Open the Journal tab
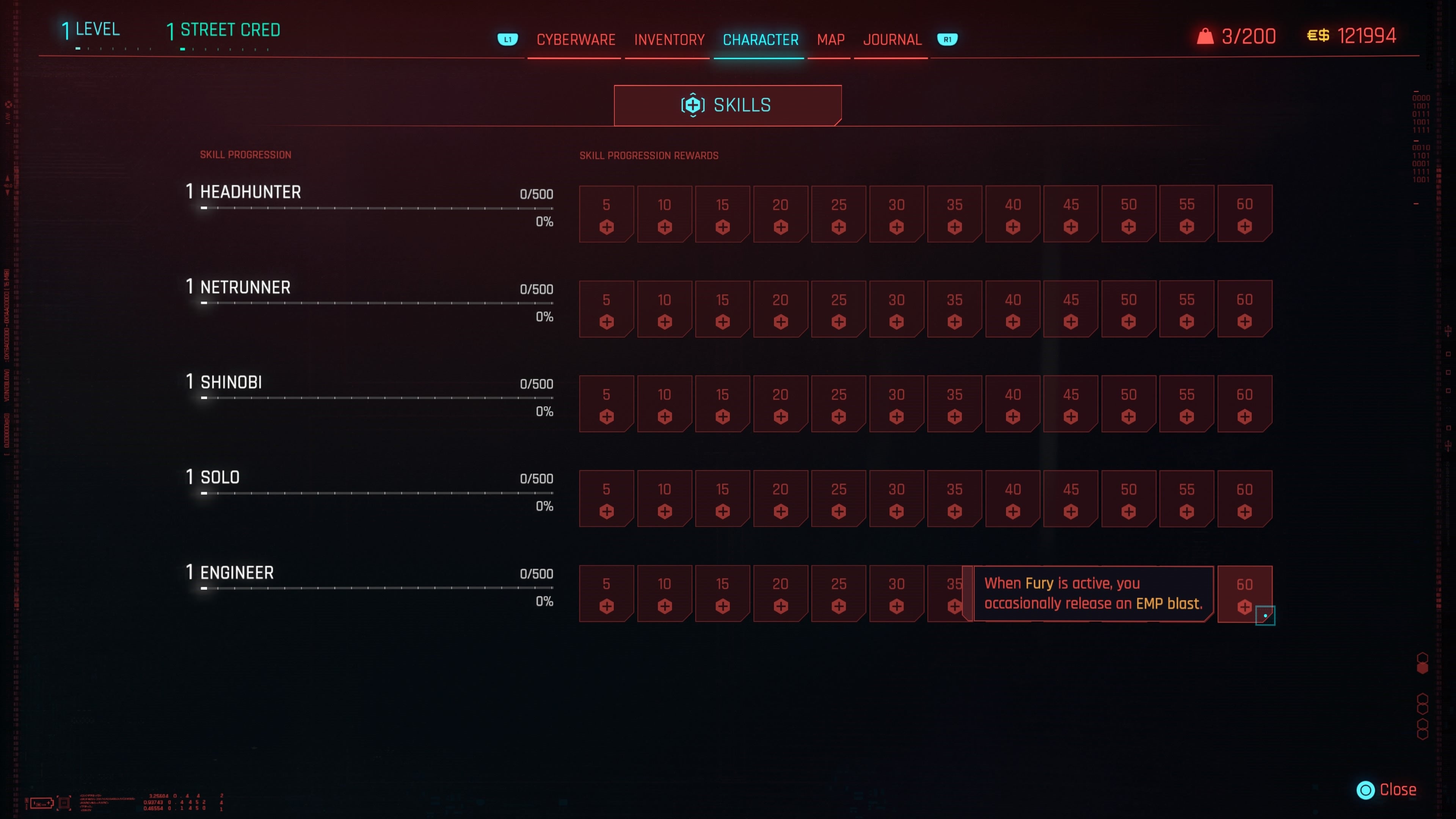Image resolution: width=1456 pixels, height=819 pixels. (x=892, y=39)
